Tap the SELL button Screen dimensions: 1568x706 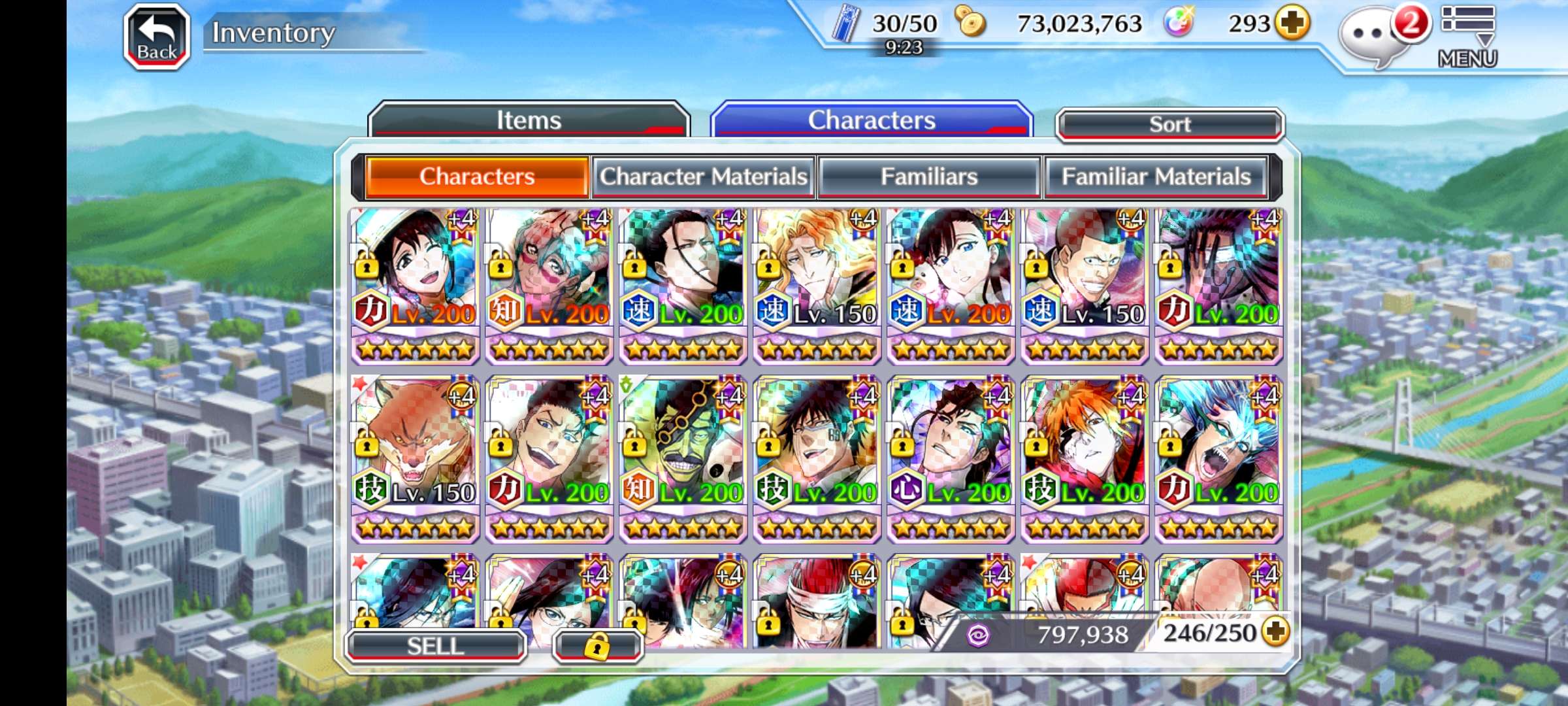[x=435, y=646]
